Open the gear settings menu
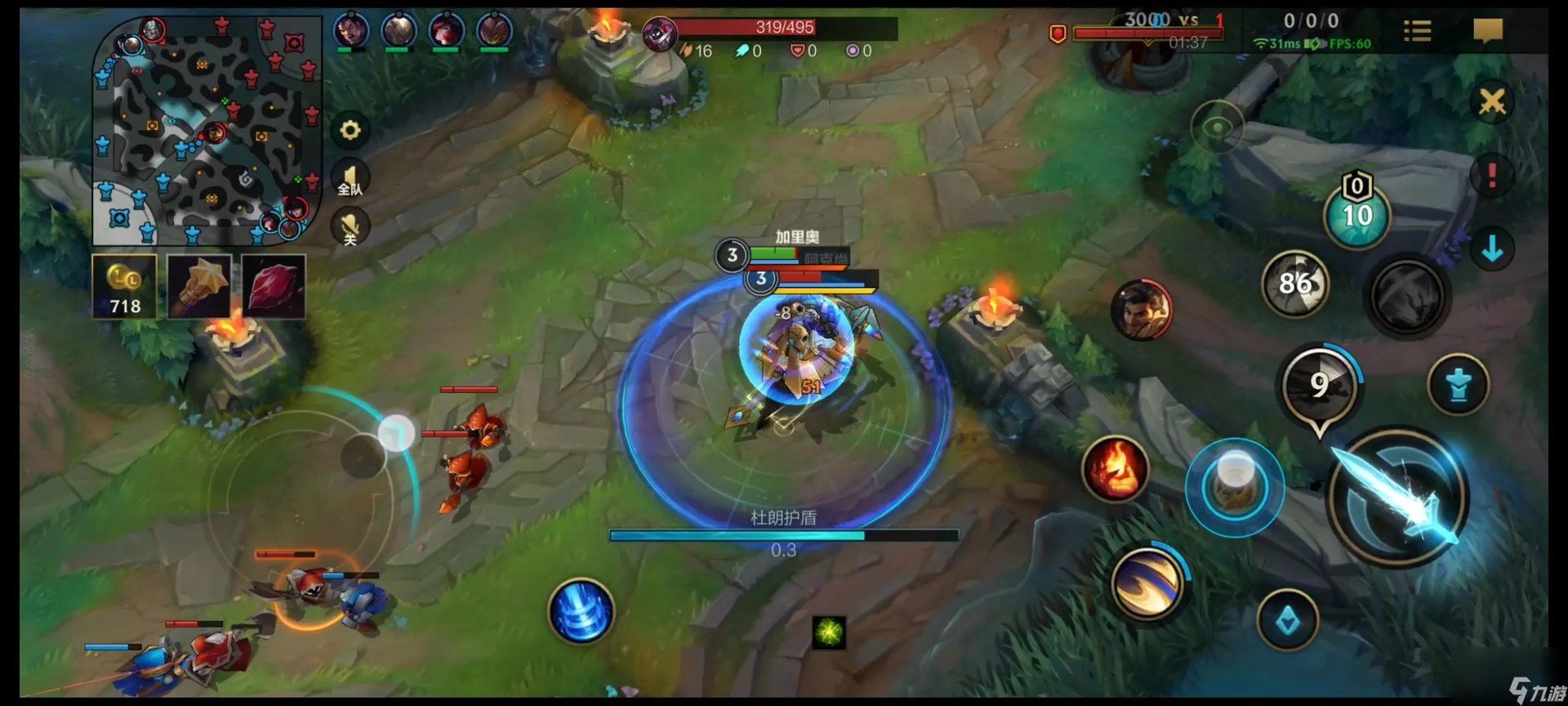 [350, 131]
